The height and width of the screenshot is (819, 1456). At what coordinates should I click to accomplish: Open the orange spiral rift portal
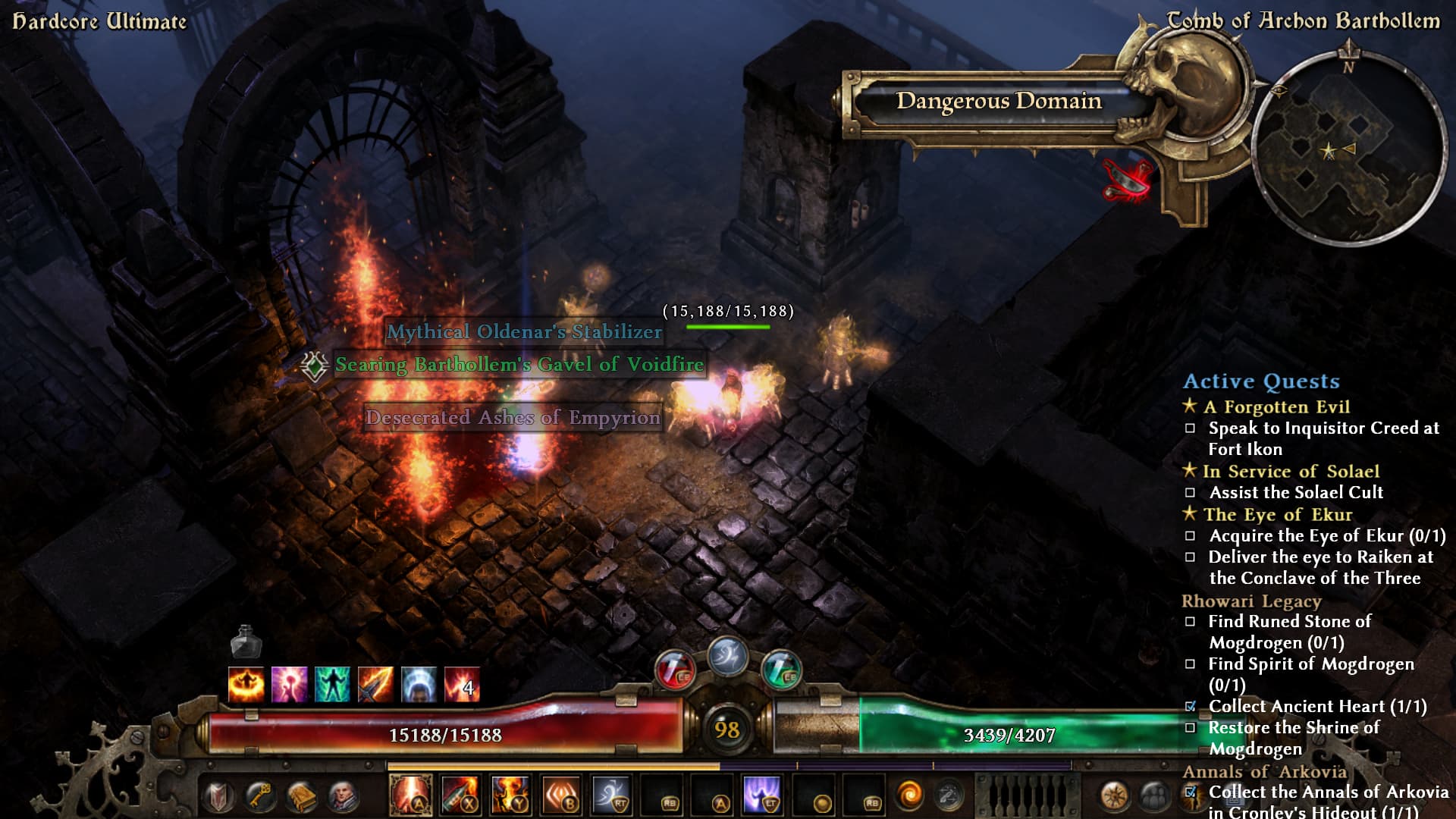click(909, 795)
